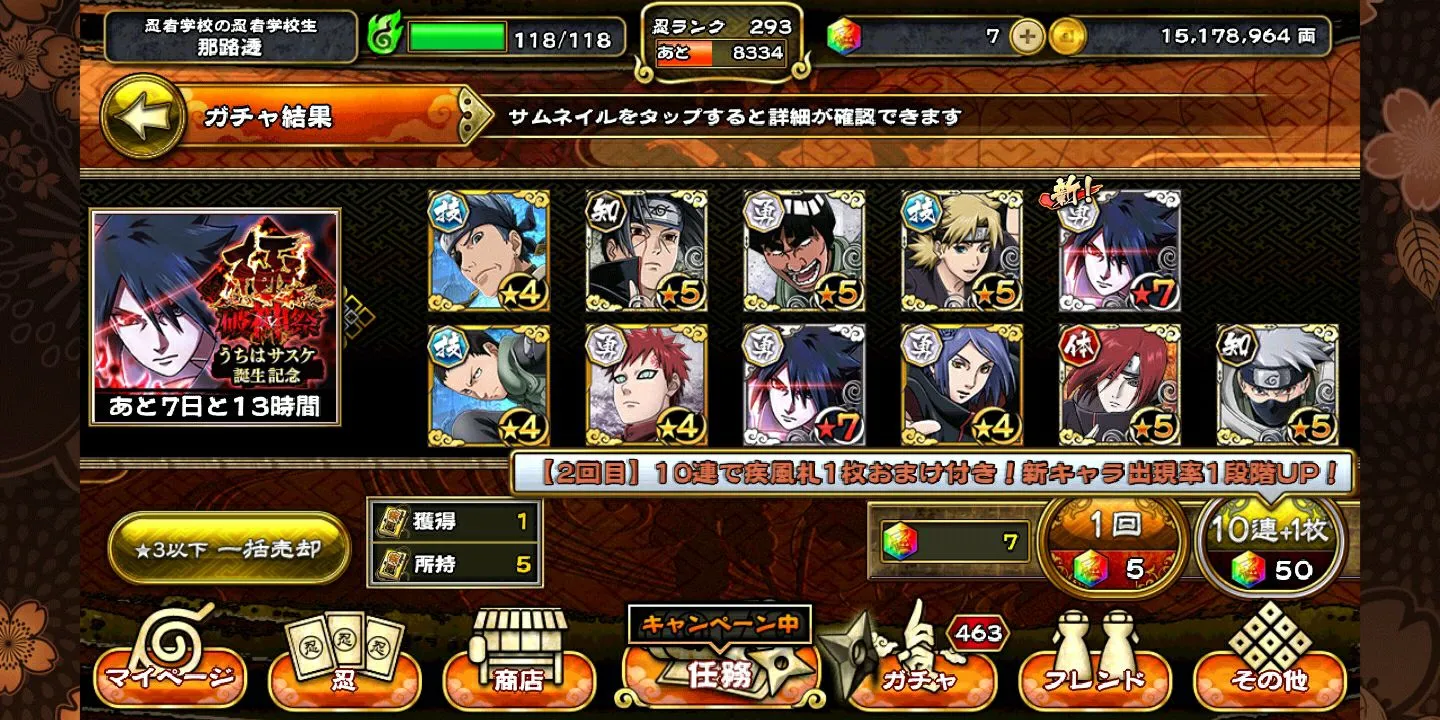Do the 10連+1枚 pull for 50 gems
The image size is (1440, 720).
(1270, 547)
